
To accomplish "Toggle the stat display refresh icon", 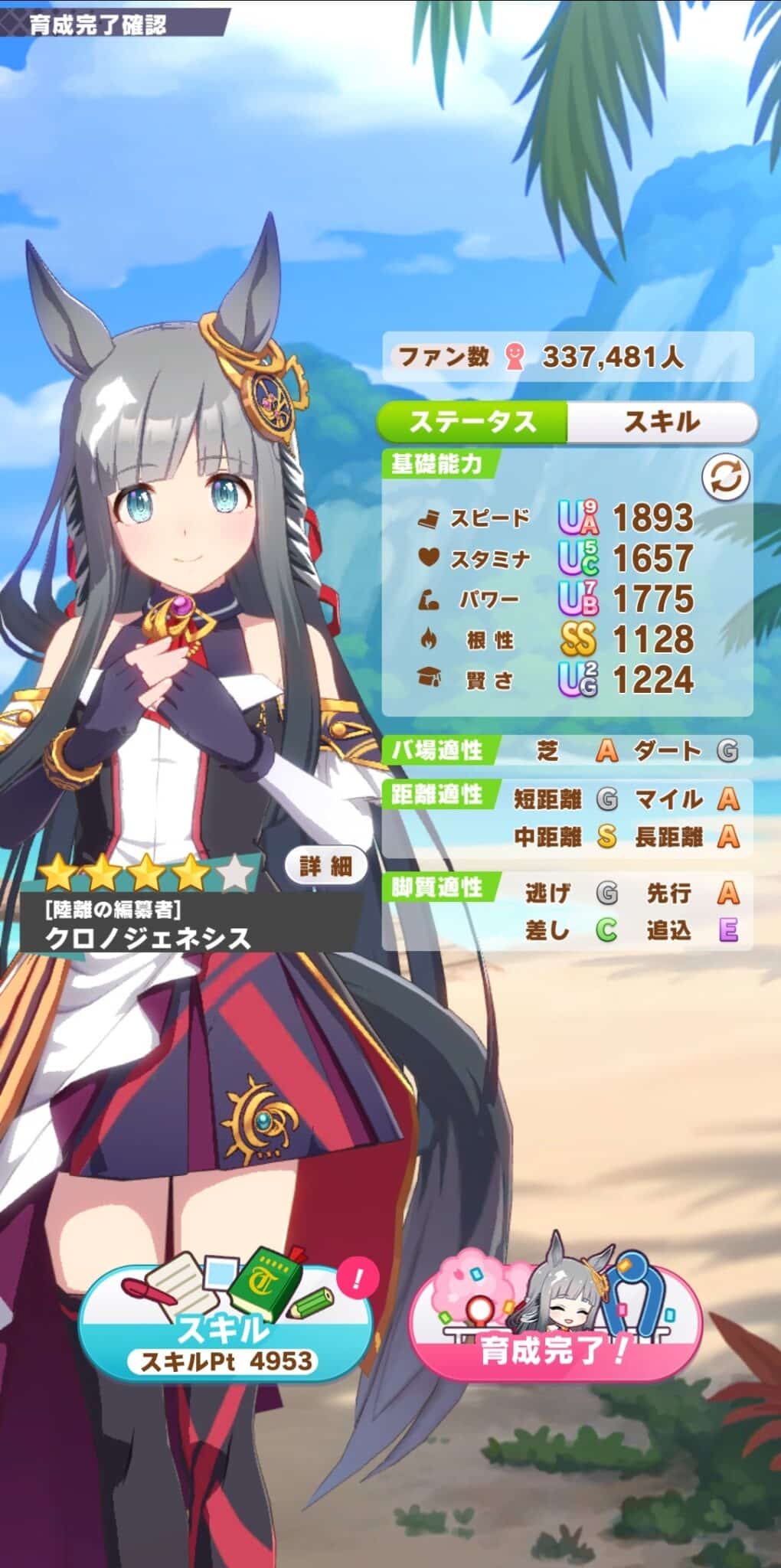I will pos(725,479).
